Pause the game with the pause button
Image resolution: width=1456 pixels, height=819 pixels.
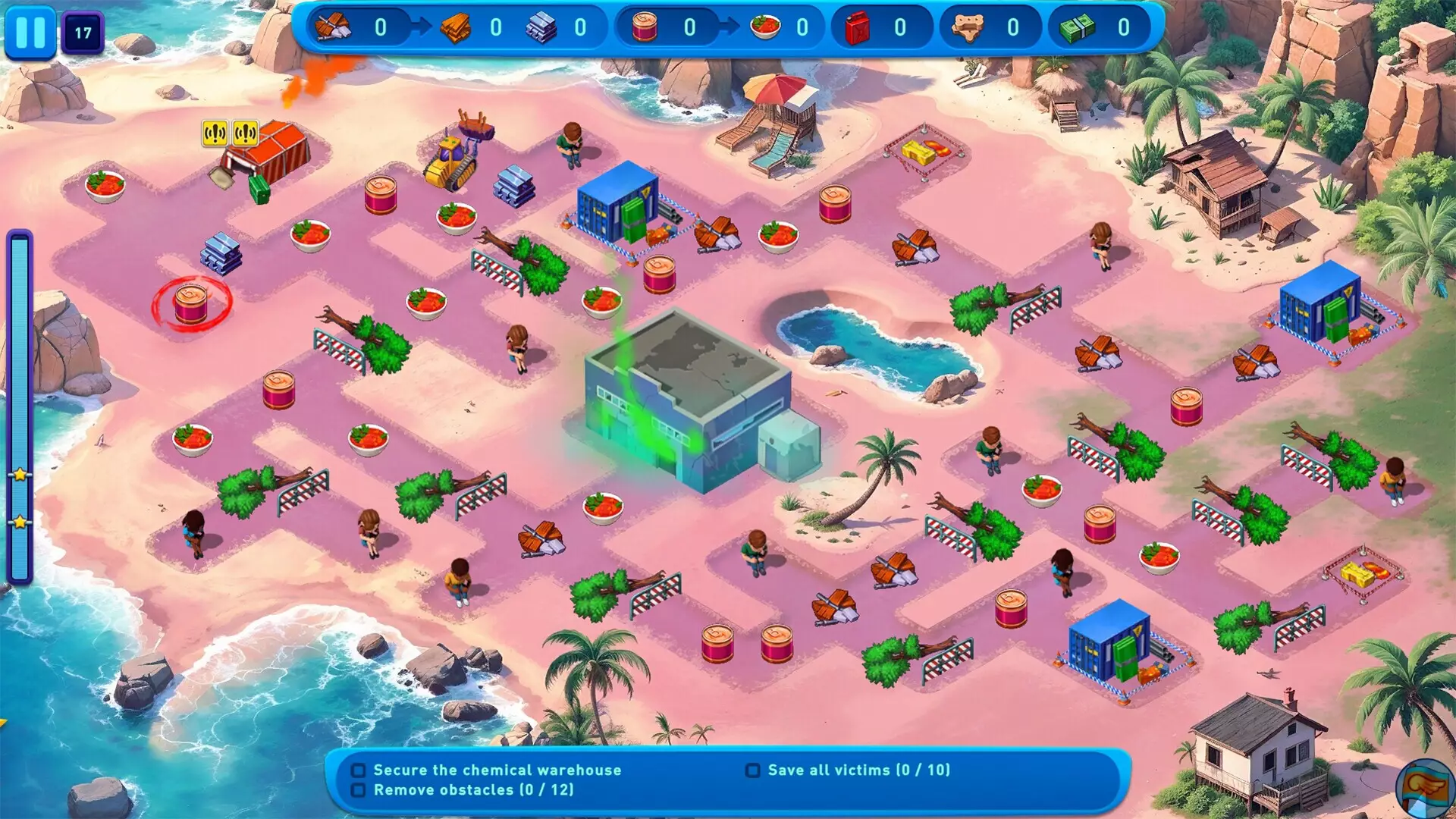pyautogui.click(x=30, y=32)
